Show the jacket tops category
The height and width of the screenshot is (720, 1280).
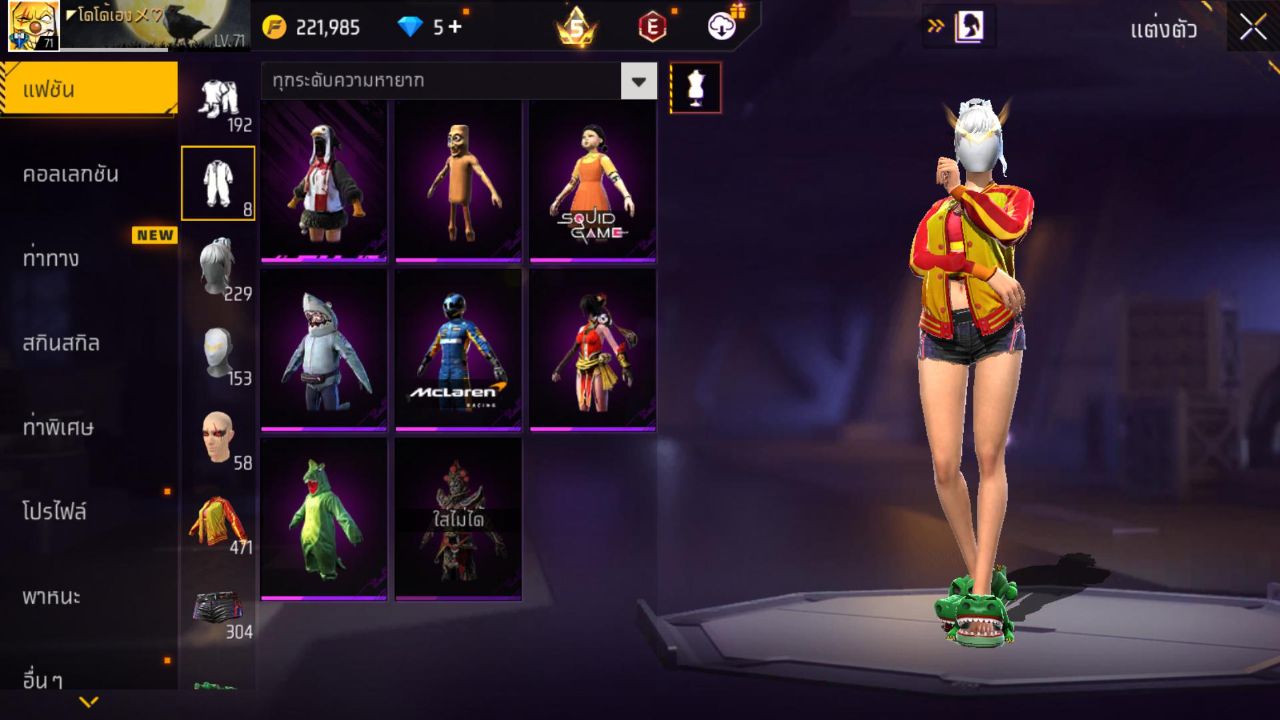[x=218, y=522]
